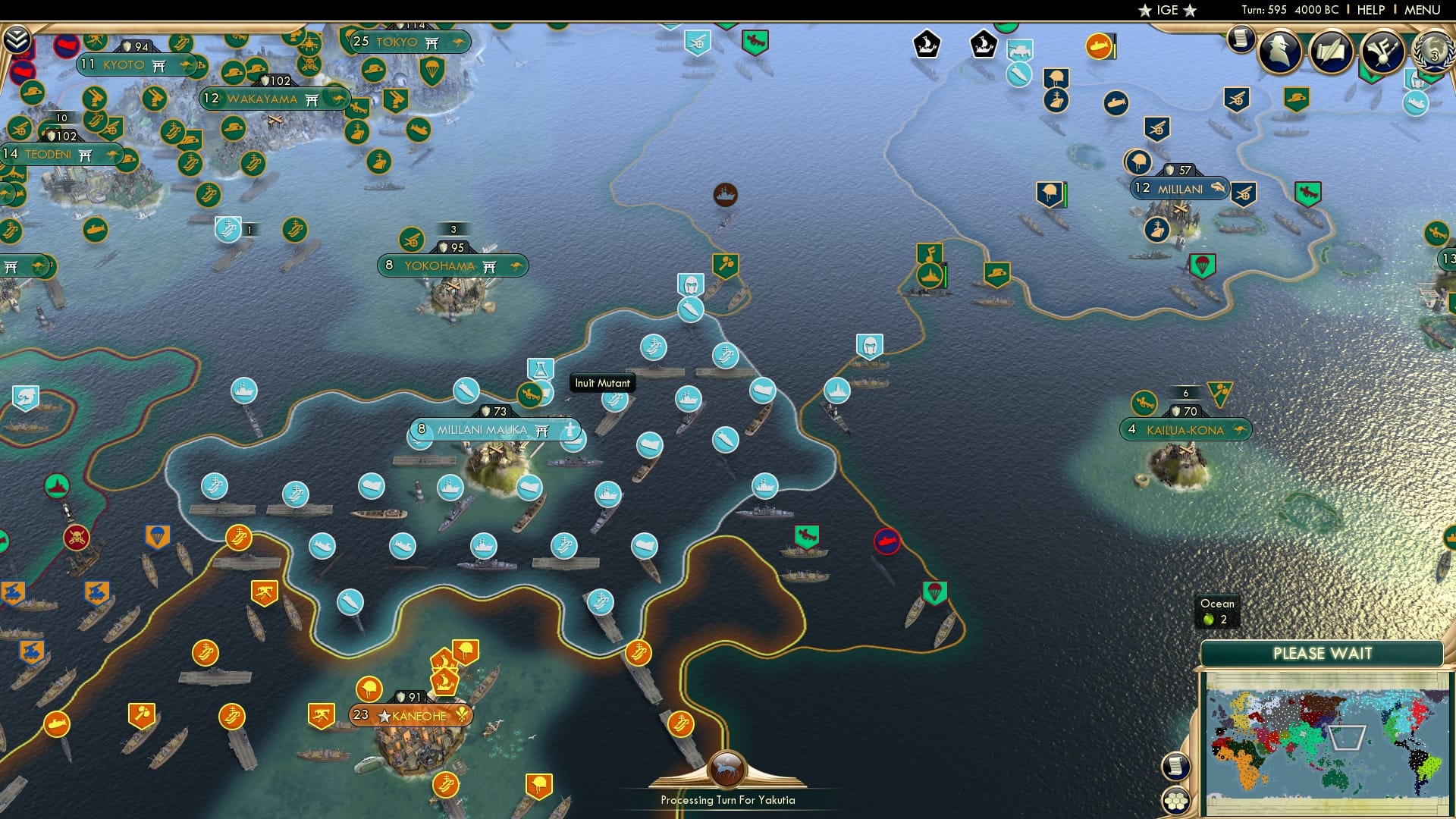Open the Culture overview icon

1382,52
